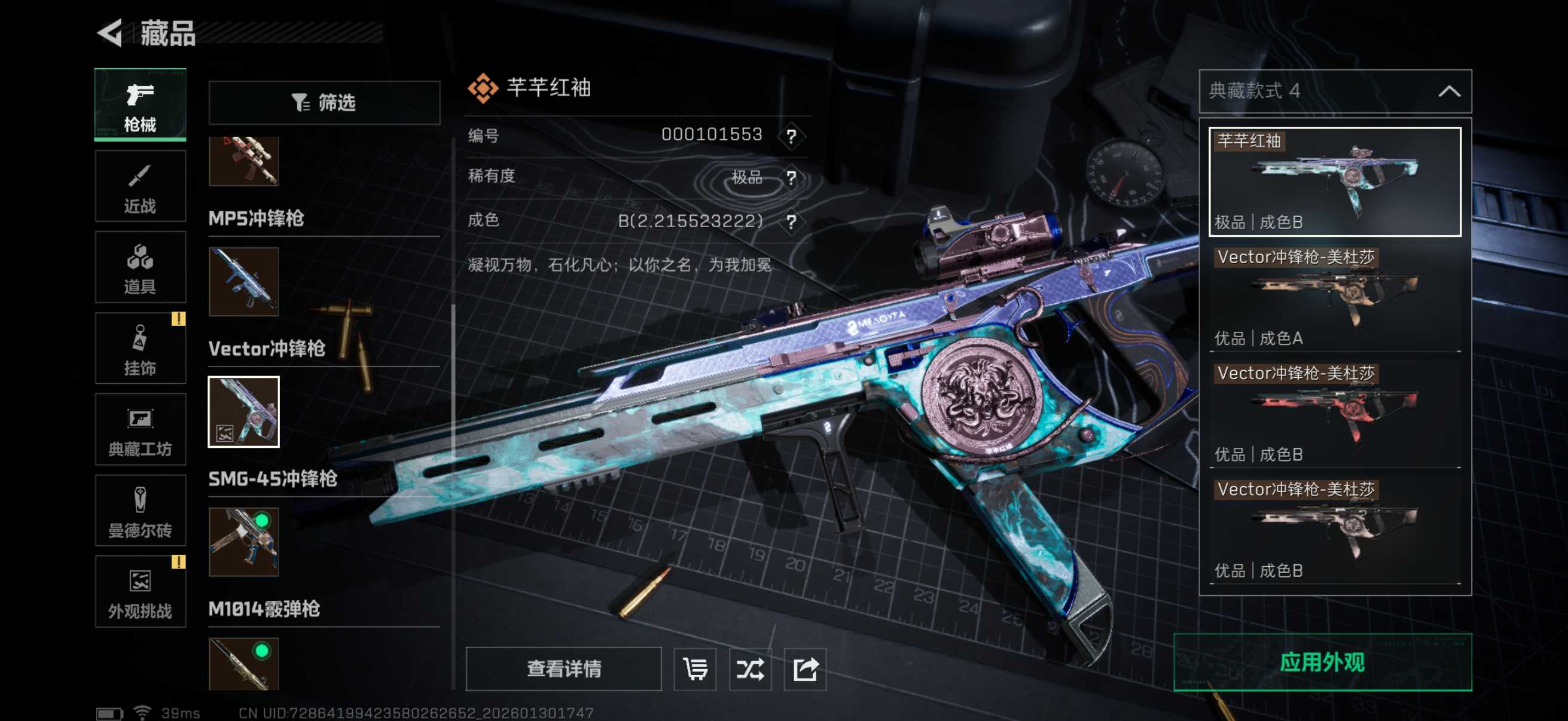Viewport: 1568px width, 721px height.
Task: Show rarity help next to 极品
Action: [791, 178]
